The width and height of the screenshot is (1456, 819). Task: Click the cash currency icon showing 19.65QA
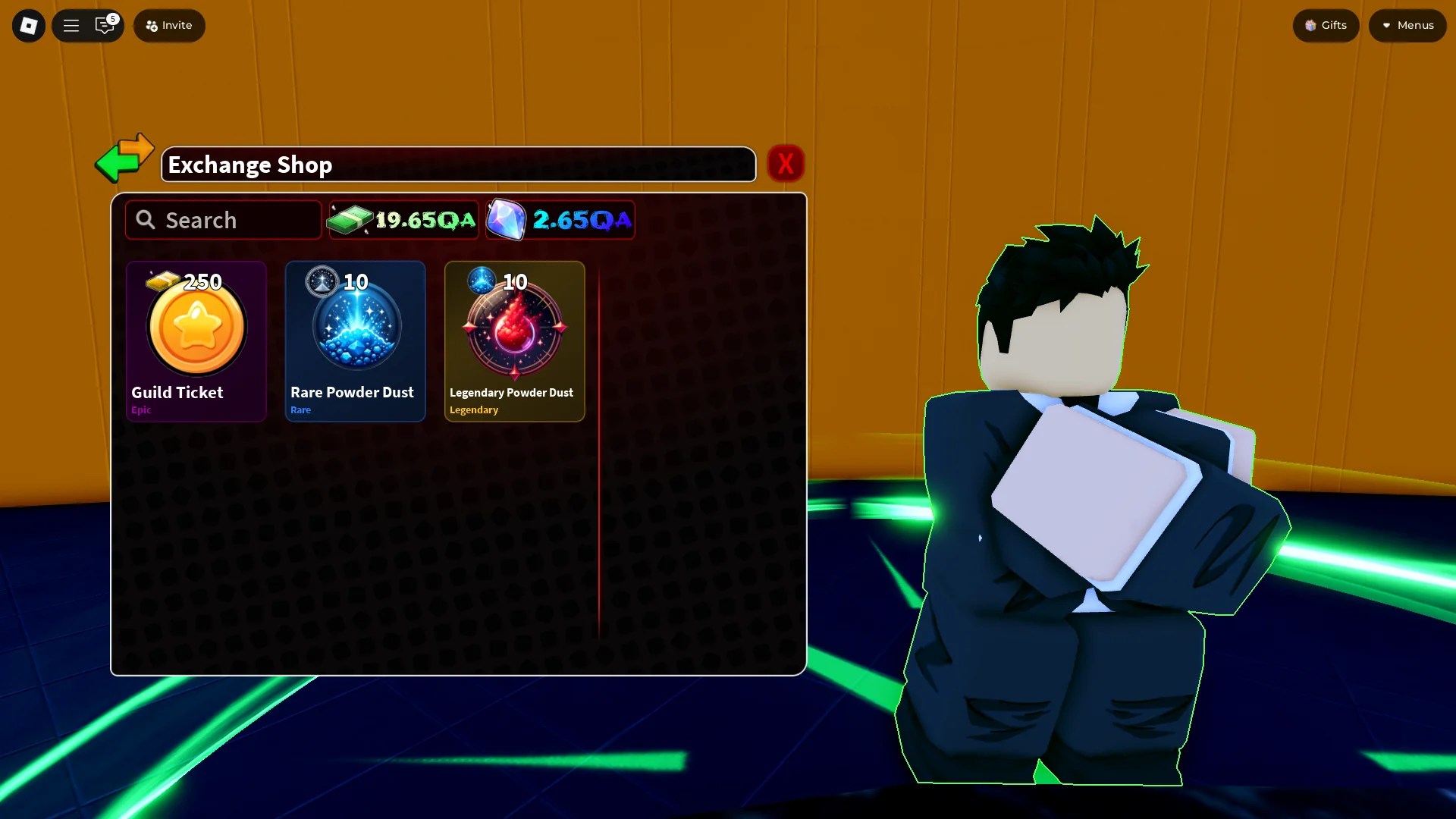point(349,219)
